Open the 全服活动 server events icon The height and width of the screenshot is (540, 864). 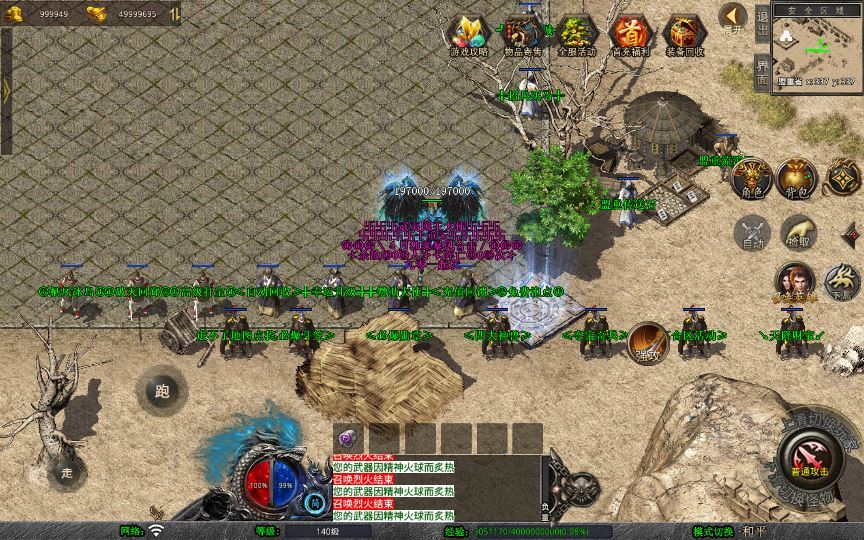576,35
